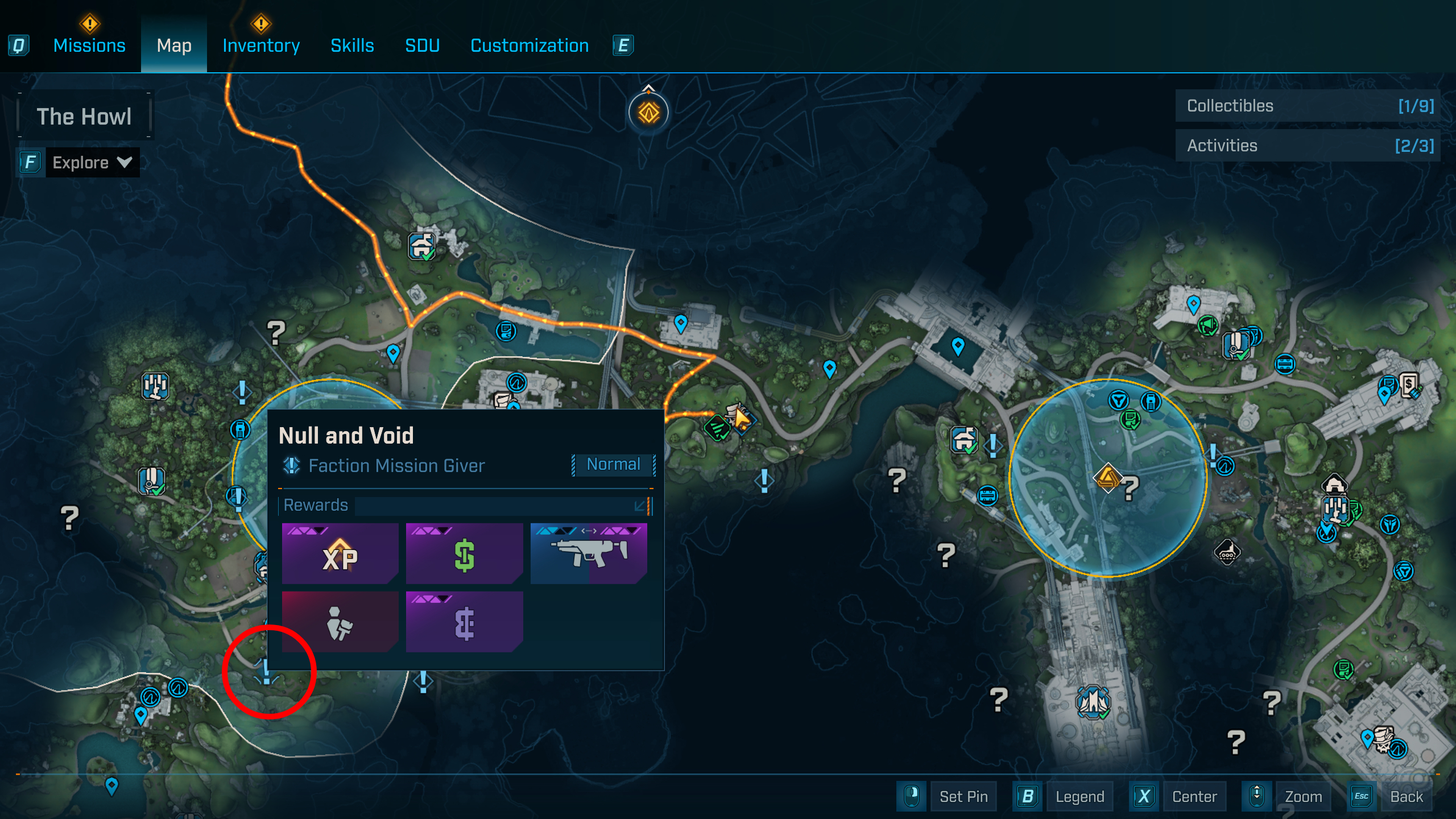The height and width of the screenshot is (819, 1456).
Task: Select the submachine gun reward tile
Action: pyautogui.click(x=589, y=554)
